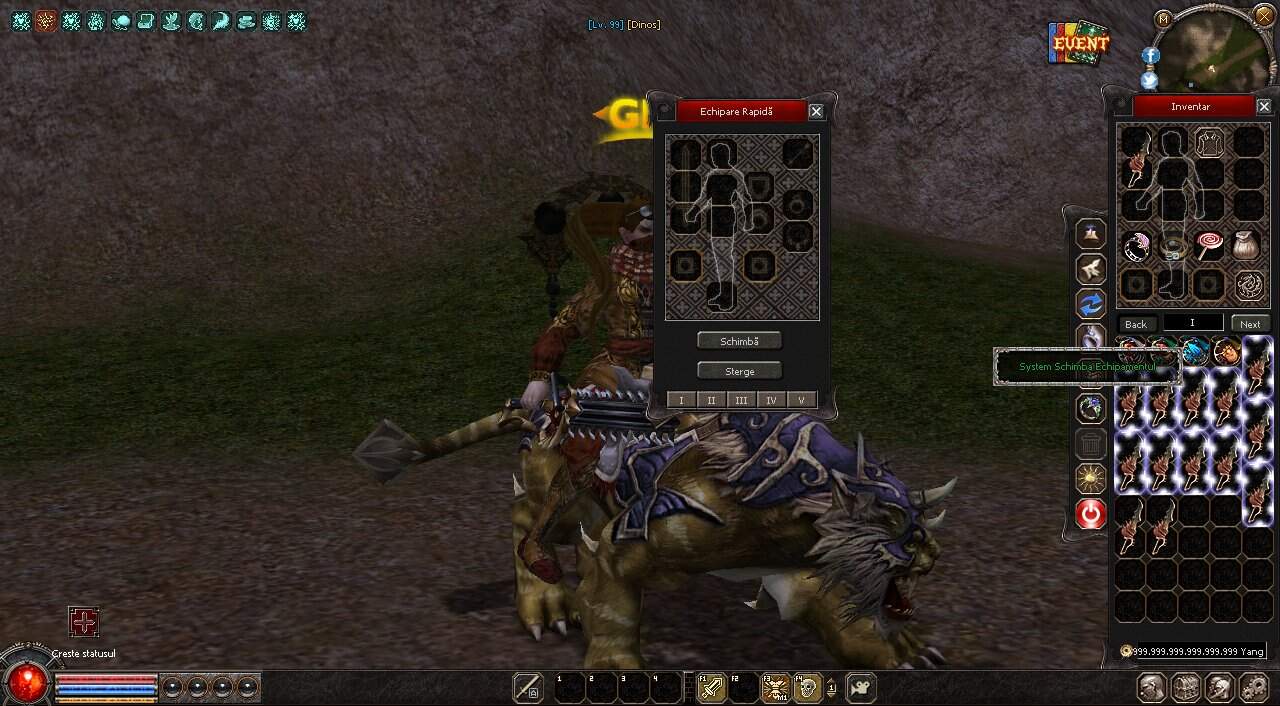Close the Inventar window
This screenshot has height=706, width=1280.
point(1264,106)
